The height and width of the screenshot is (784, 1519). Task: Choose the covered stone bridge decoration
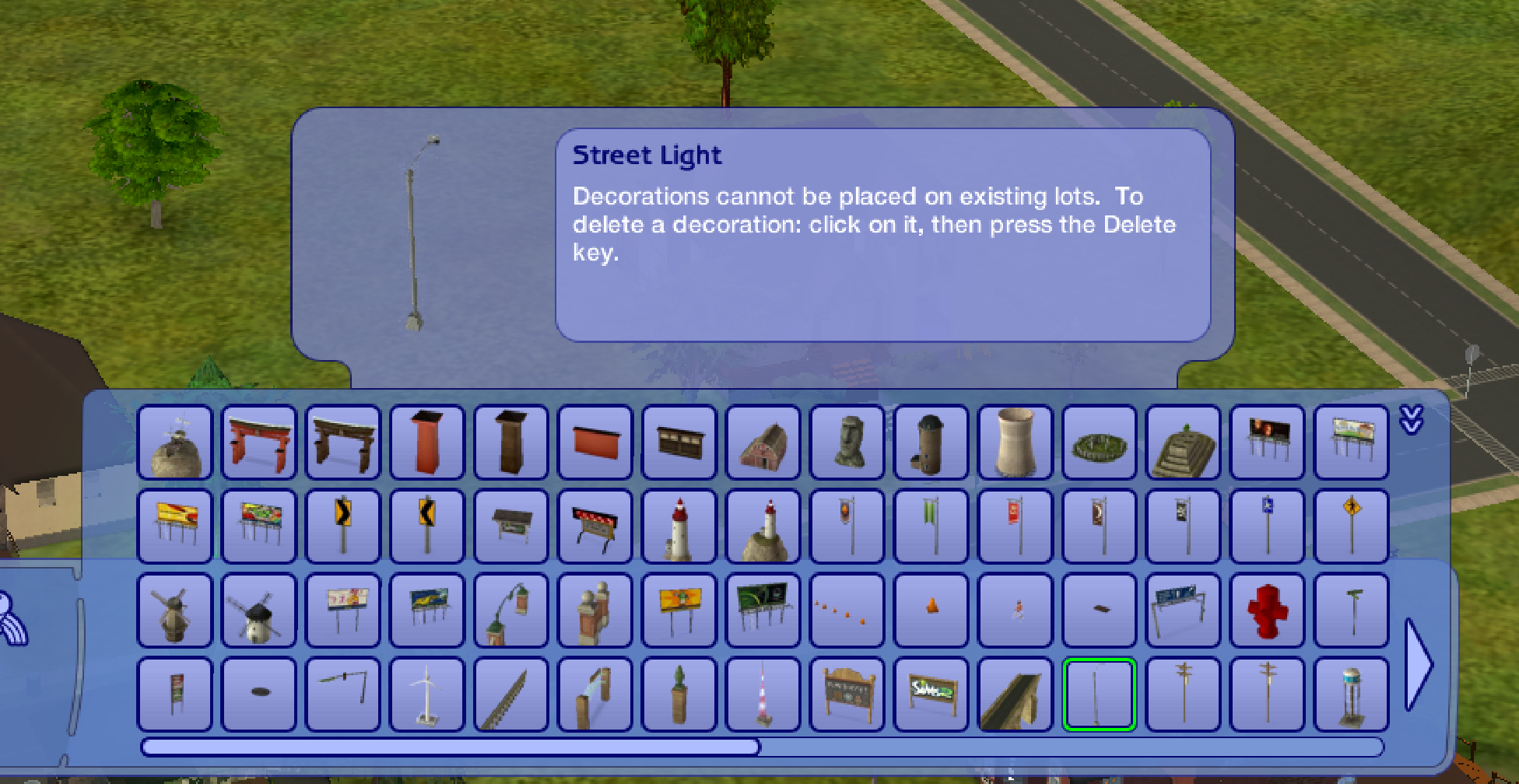1016,692
